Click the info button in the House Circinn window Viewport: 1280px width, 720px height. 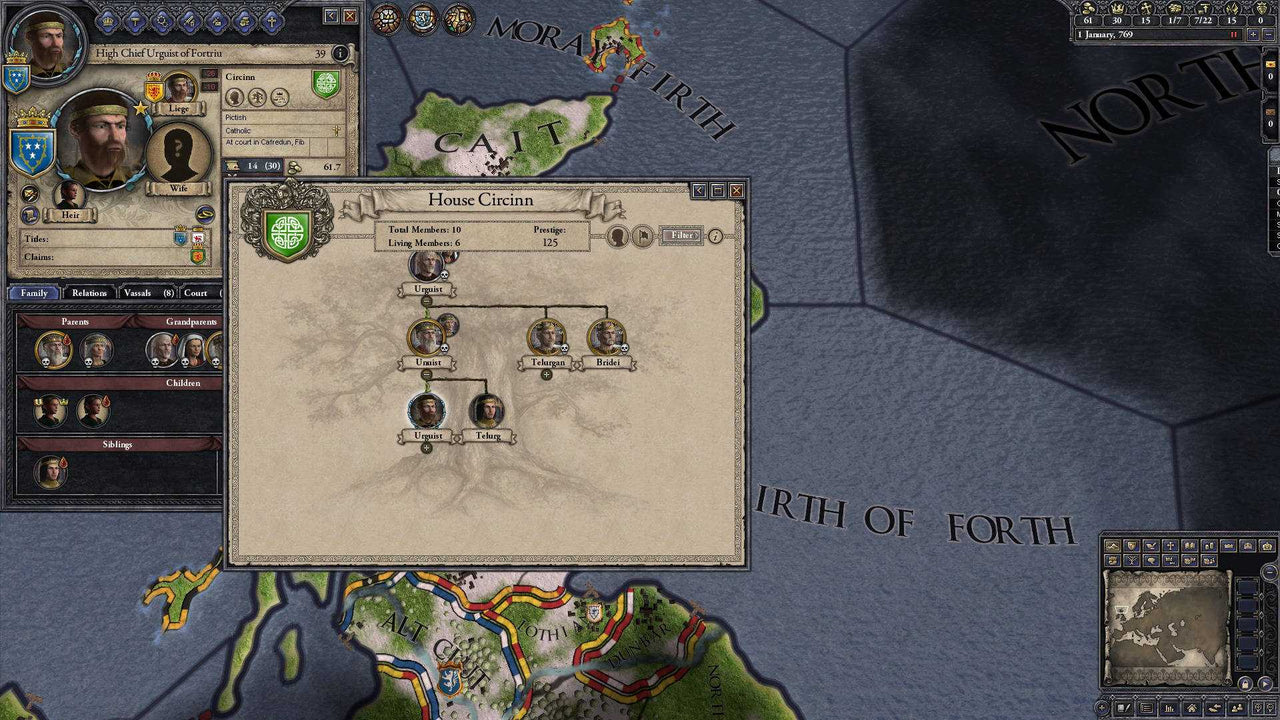tap(715, 236)
